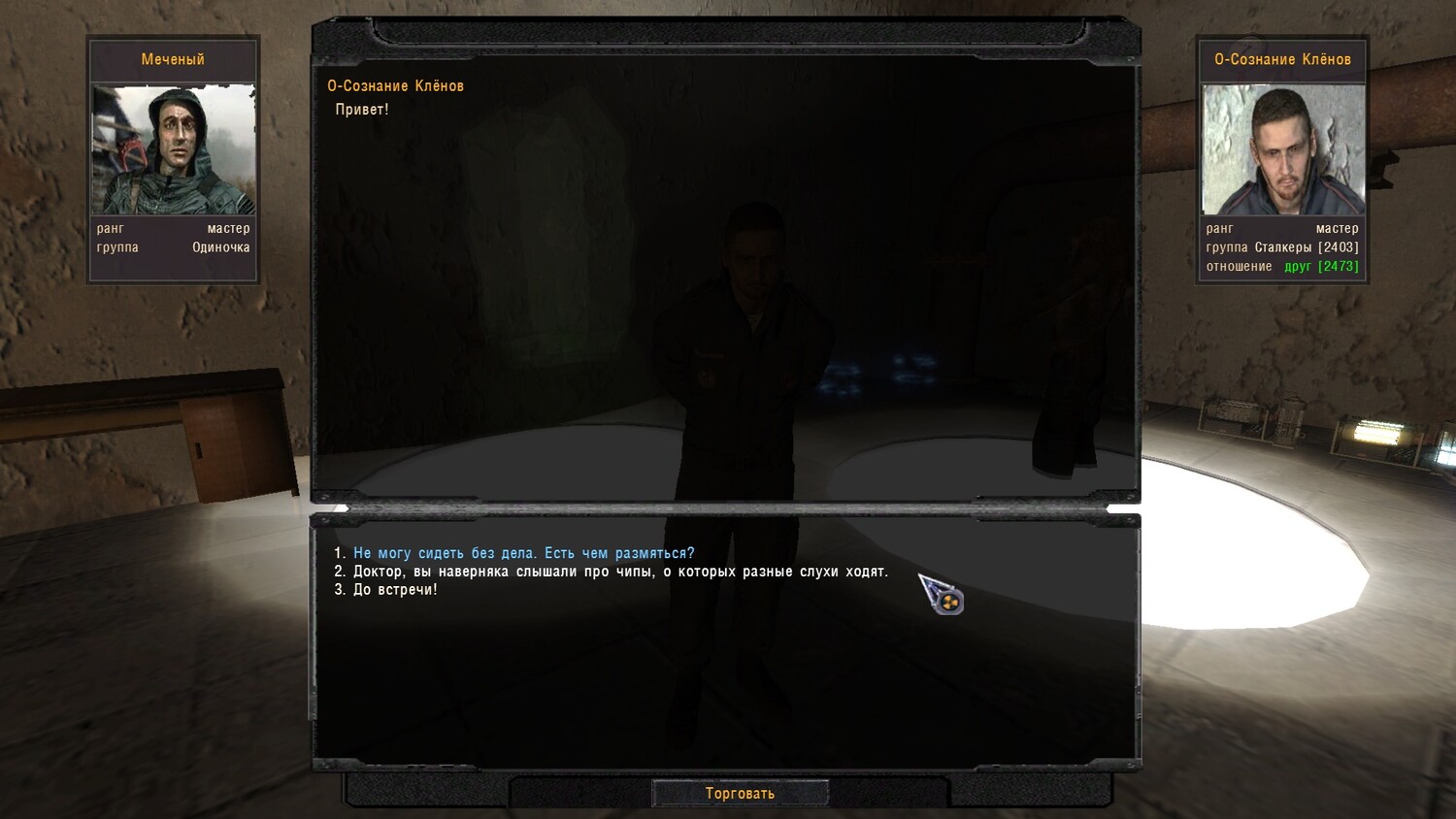Open trade with the Торговать button

[x=740, y=794]
